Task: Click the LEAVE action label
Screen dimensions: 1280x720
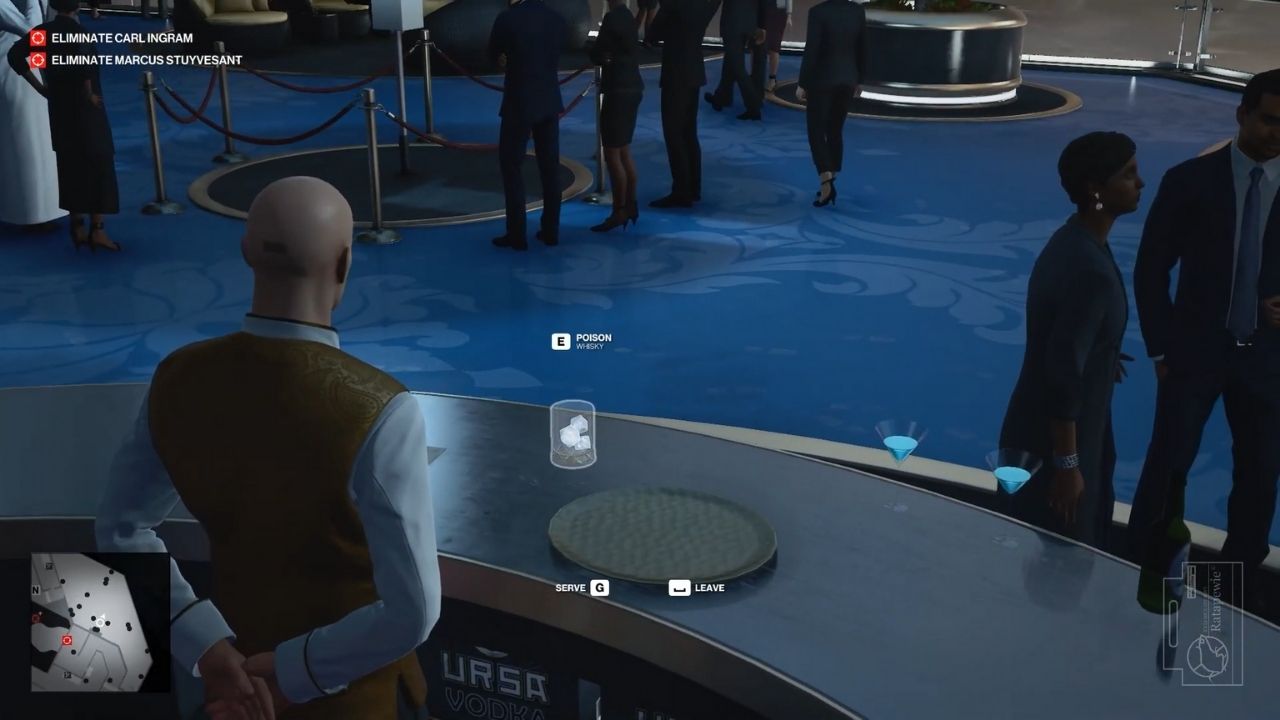Action: [708, 588]
